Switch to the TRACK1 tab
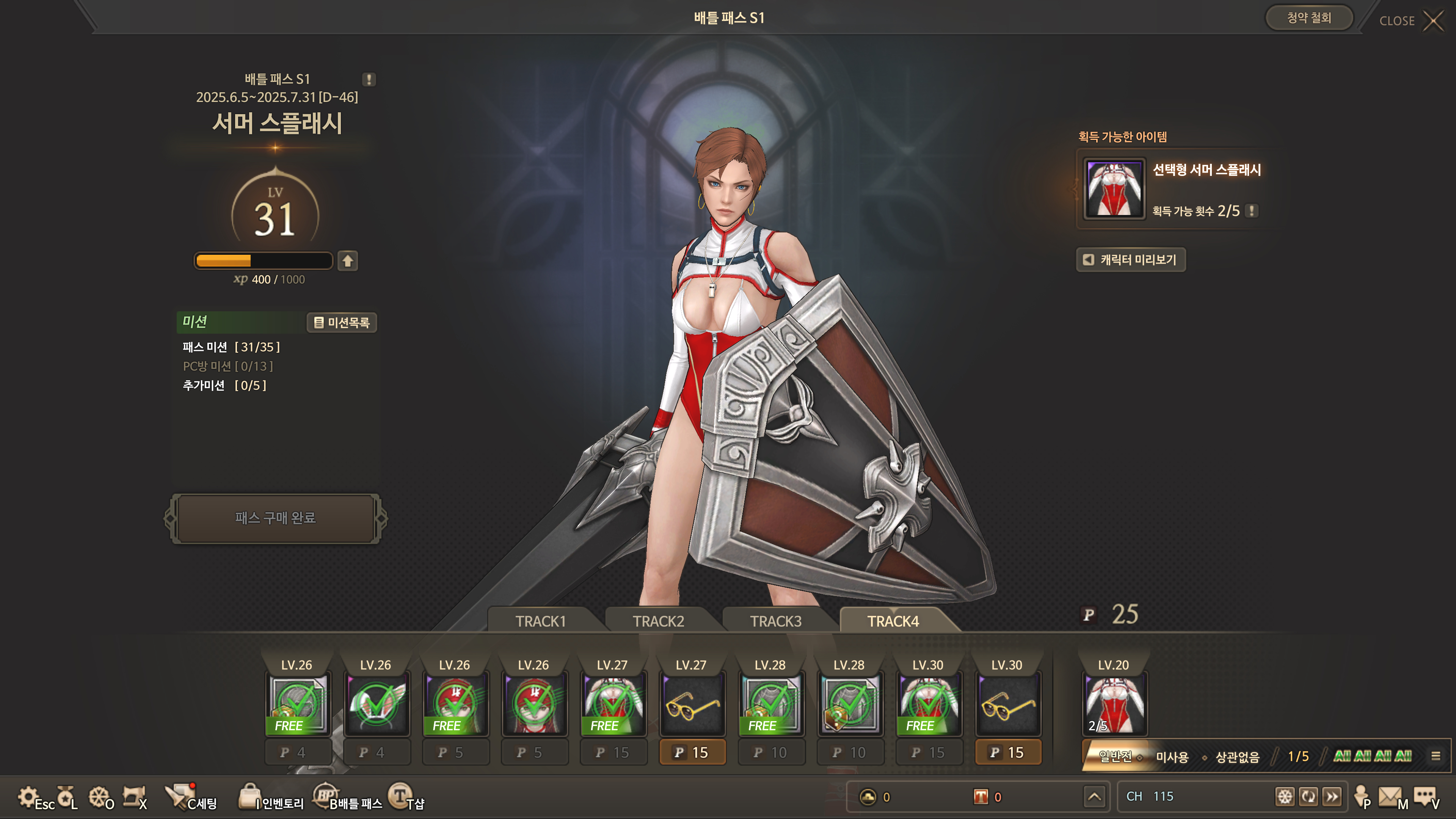Viewport: 1456px width, 819px height. [540, 621]
